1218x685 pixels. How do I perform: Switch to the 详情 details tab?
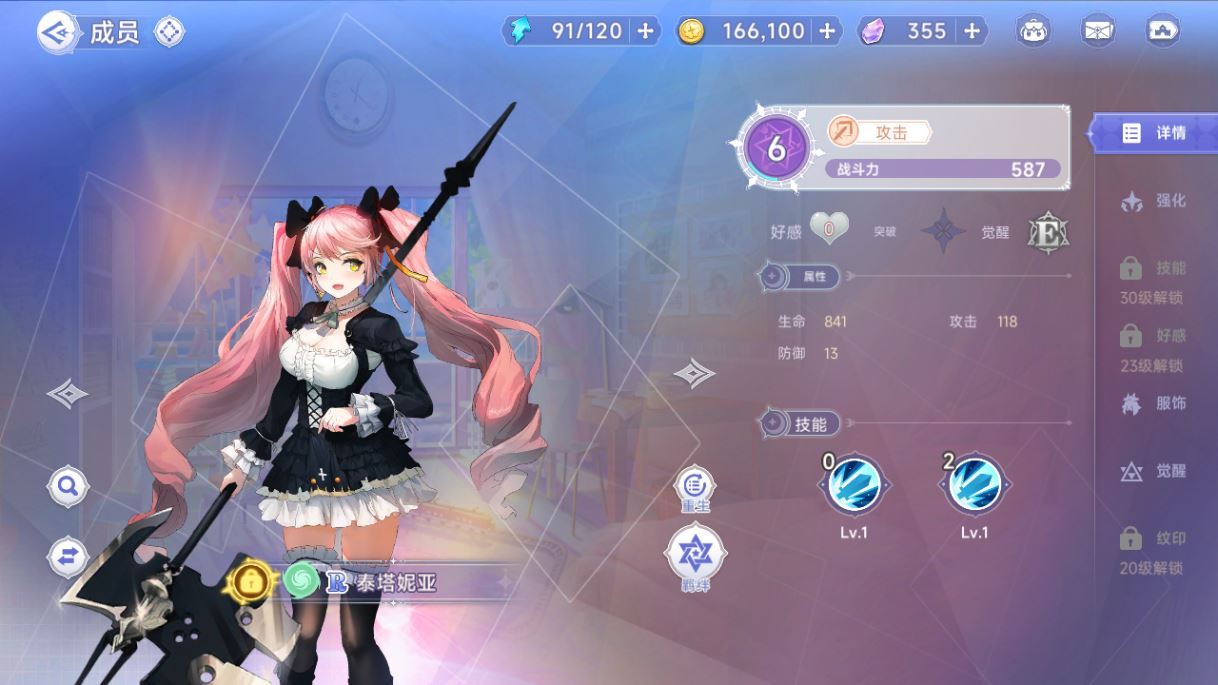(x=1155, y=133)
